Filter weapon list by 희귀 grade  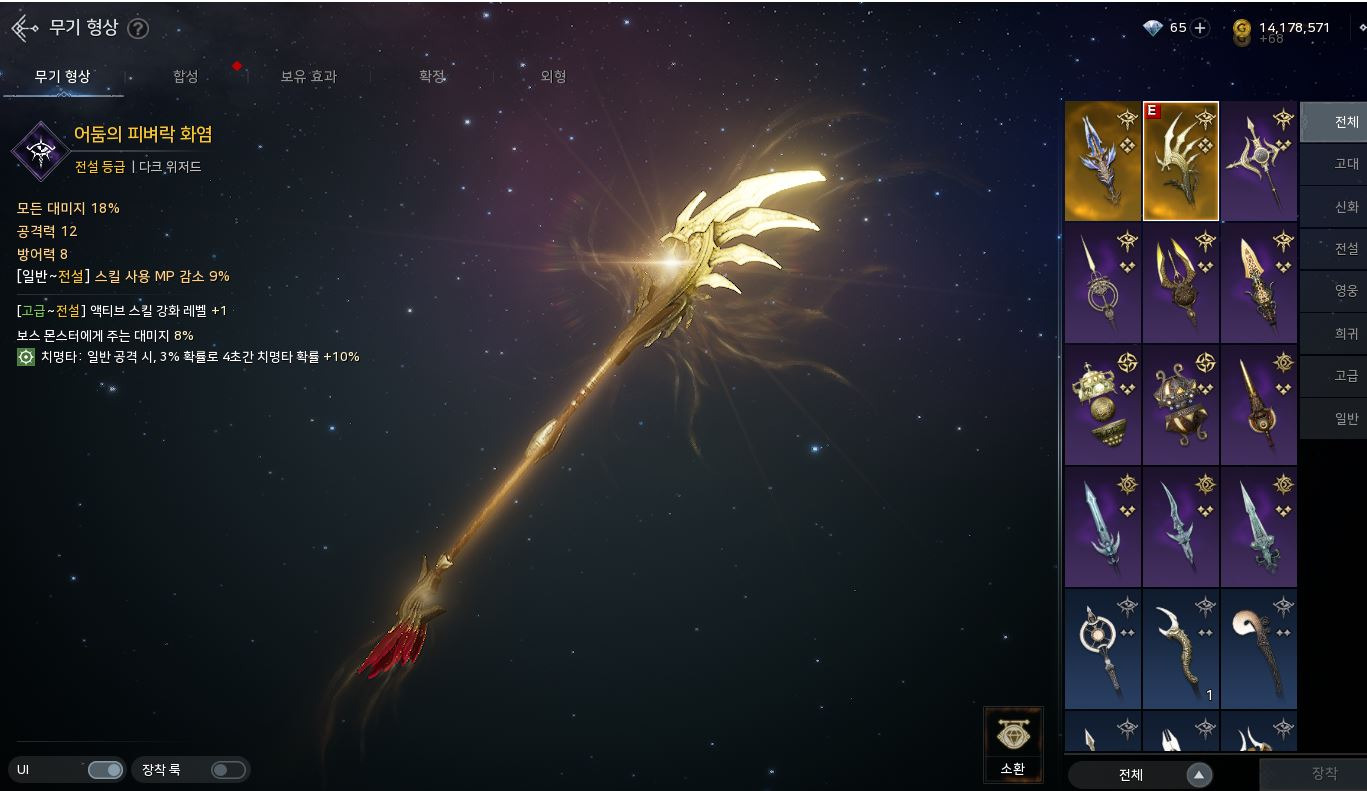[1346, 334]
